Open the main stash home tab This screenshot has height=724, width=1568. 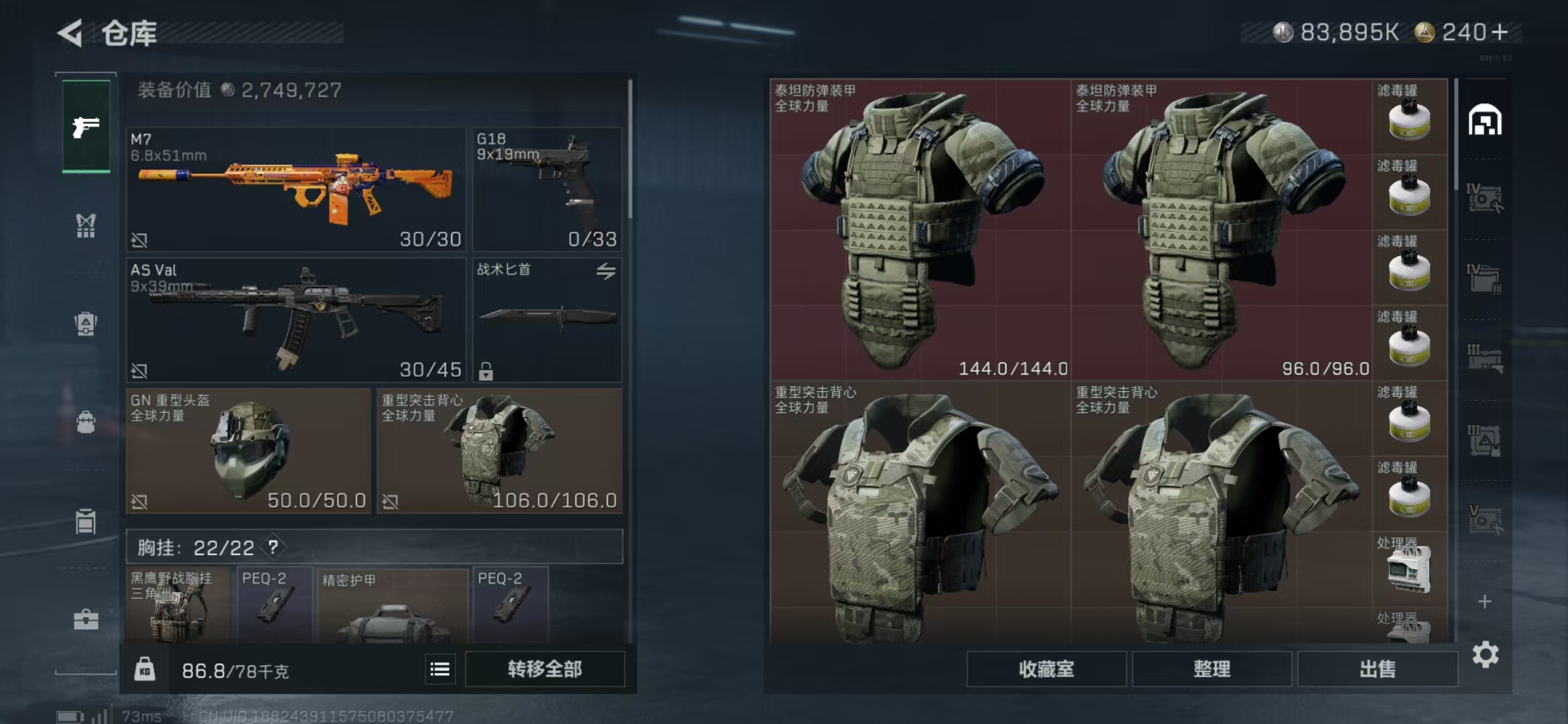click(1485, 121)
